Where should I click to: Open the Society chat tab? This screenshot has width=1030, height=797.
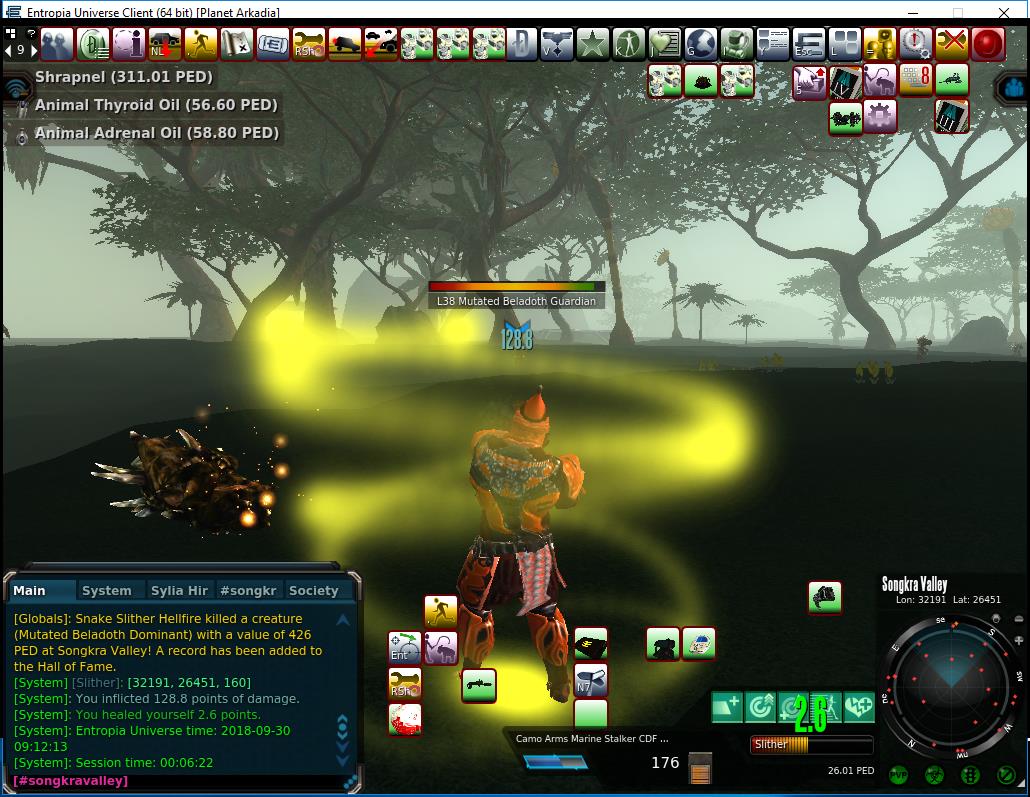pos(313,591)
